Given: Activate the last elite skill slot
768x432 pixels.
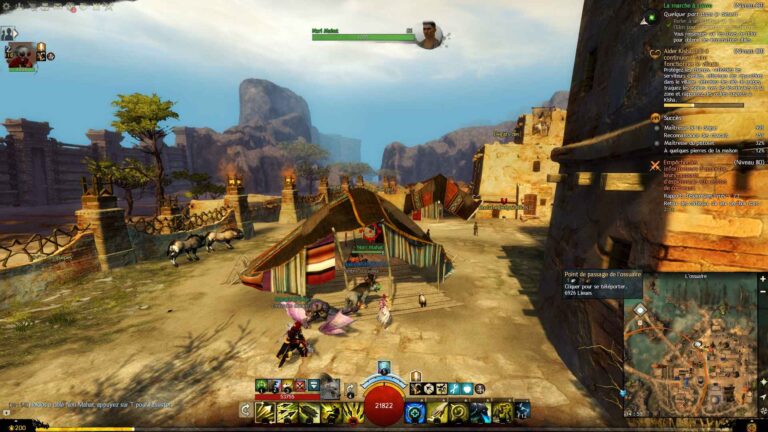Looking at the screenshot, I should pos(520,411).
